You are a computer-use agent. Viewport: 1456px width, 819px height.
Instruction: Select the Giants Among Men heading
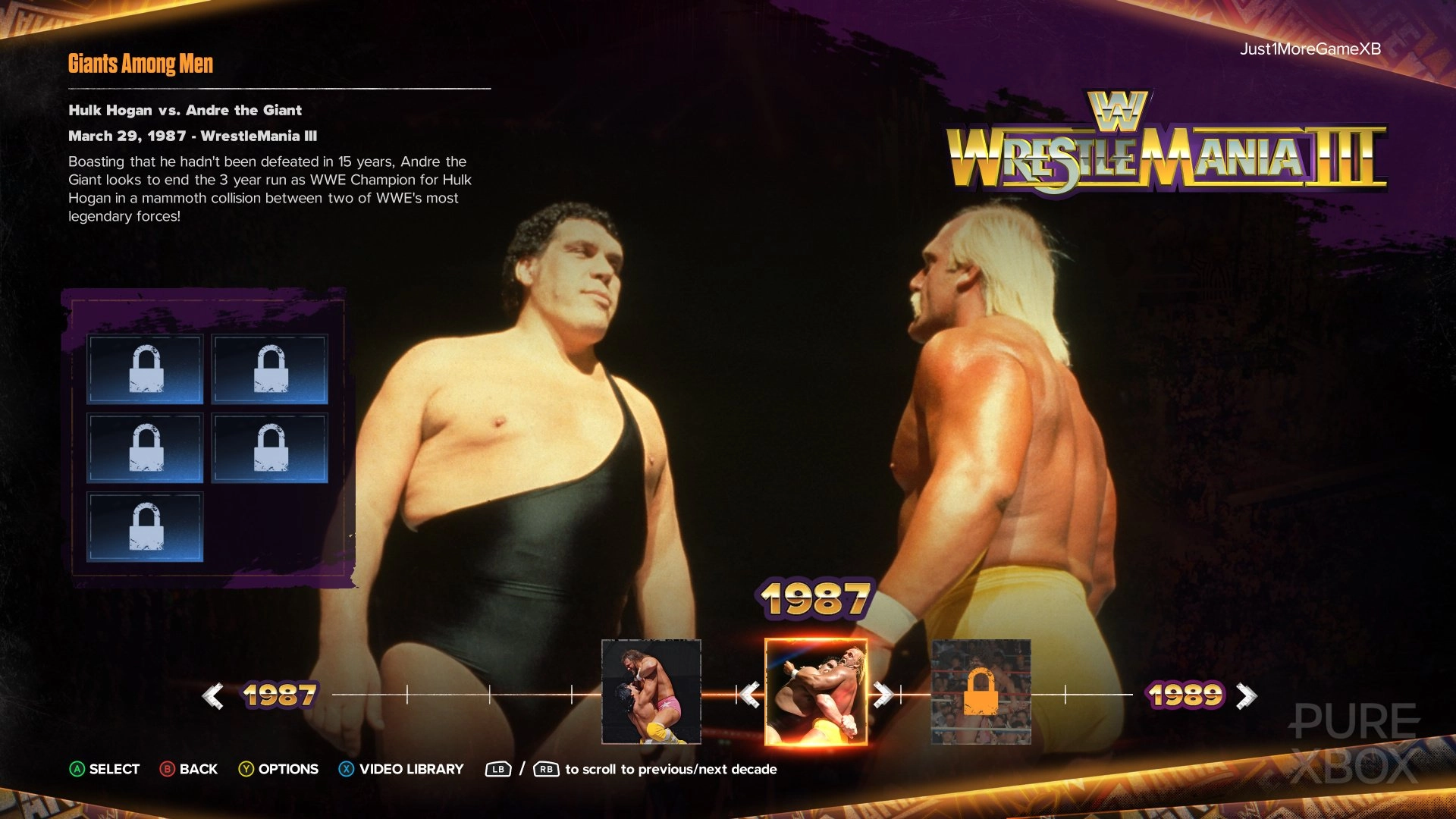pos(140,64)
